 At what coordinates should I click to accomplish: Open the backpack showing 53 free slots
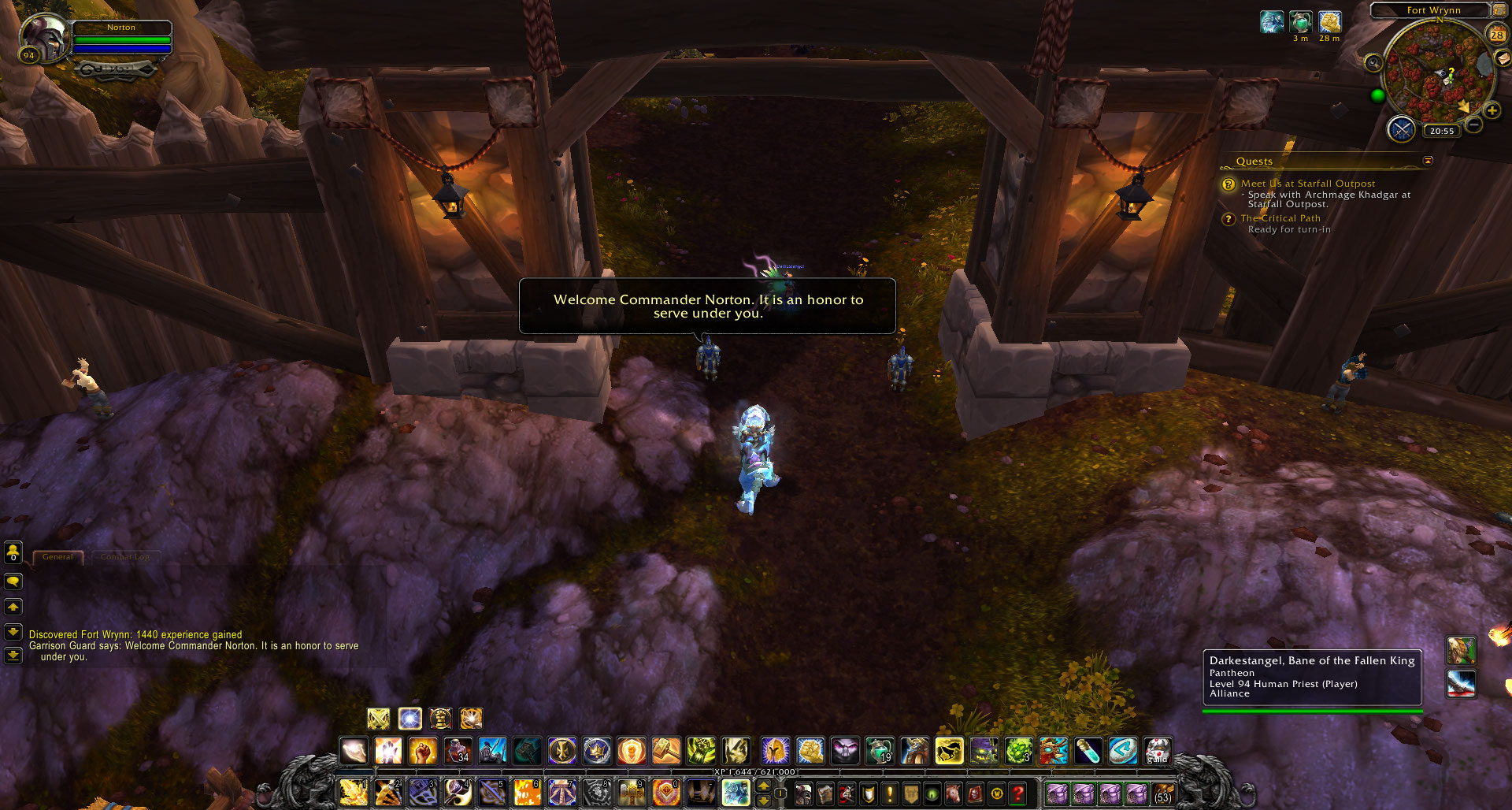pyautogui.click(x=1163, y=793)
